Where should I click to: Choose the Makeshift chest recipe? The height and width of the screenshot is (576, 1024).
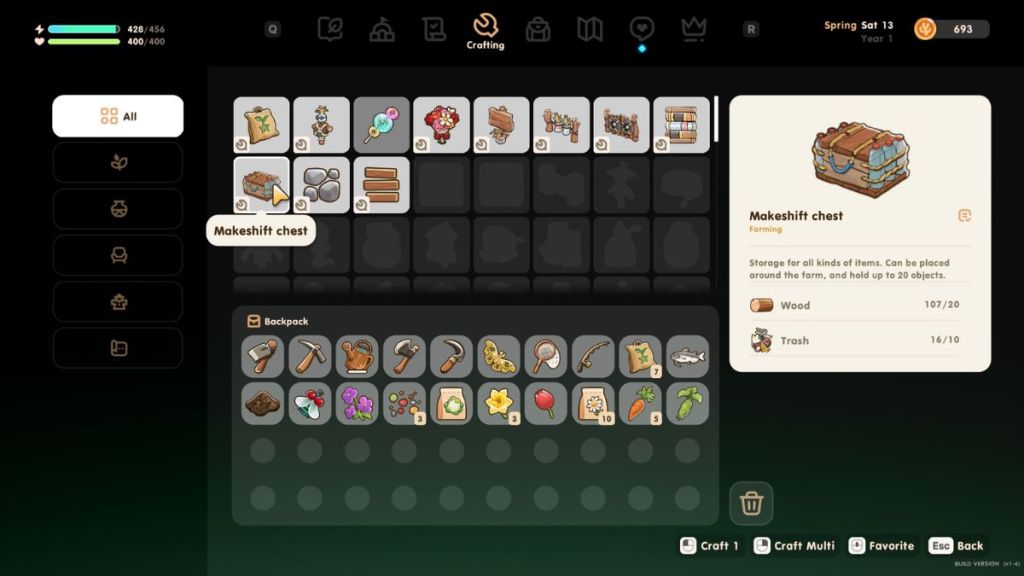click(x=262, y=185)
